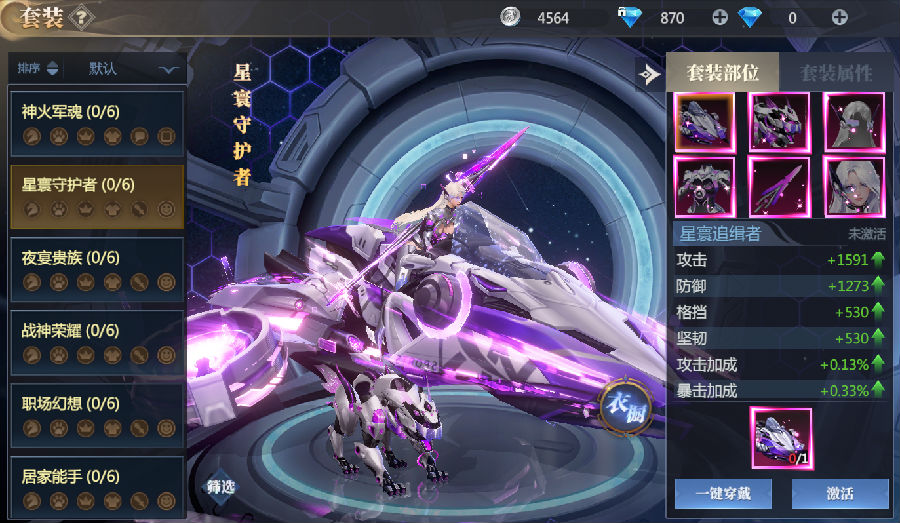Switch to the 套装部位 tab

pos(723,73)
